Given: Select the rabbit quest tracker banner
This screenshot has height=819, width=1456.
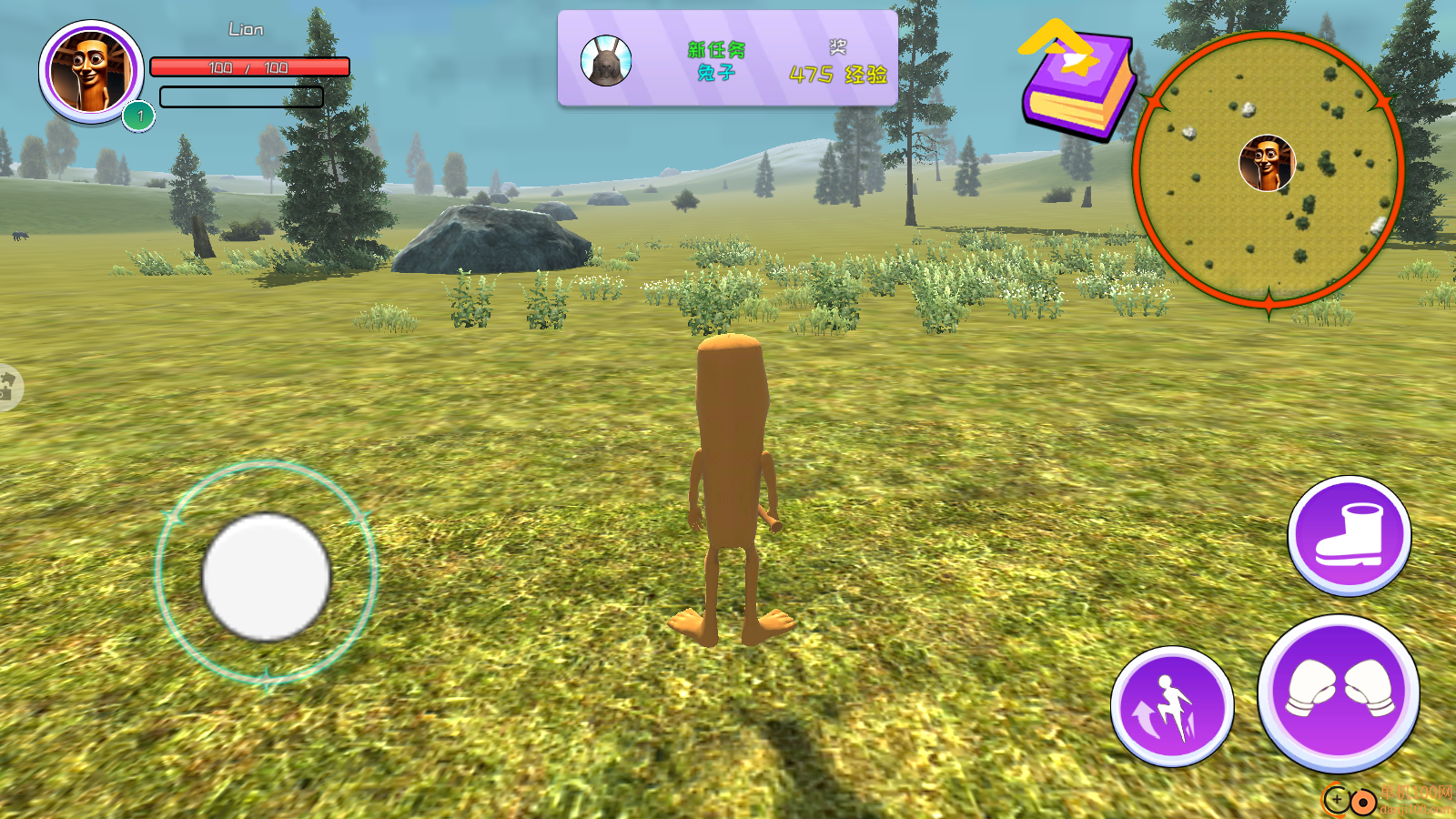Looking at the screenshot, I should coord(727,60).
